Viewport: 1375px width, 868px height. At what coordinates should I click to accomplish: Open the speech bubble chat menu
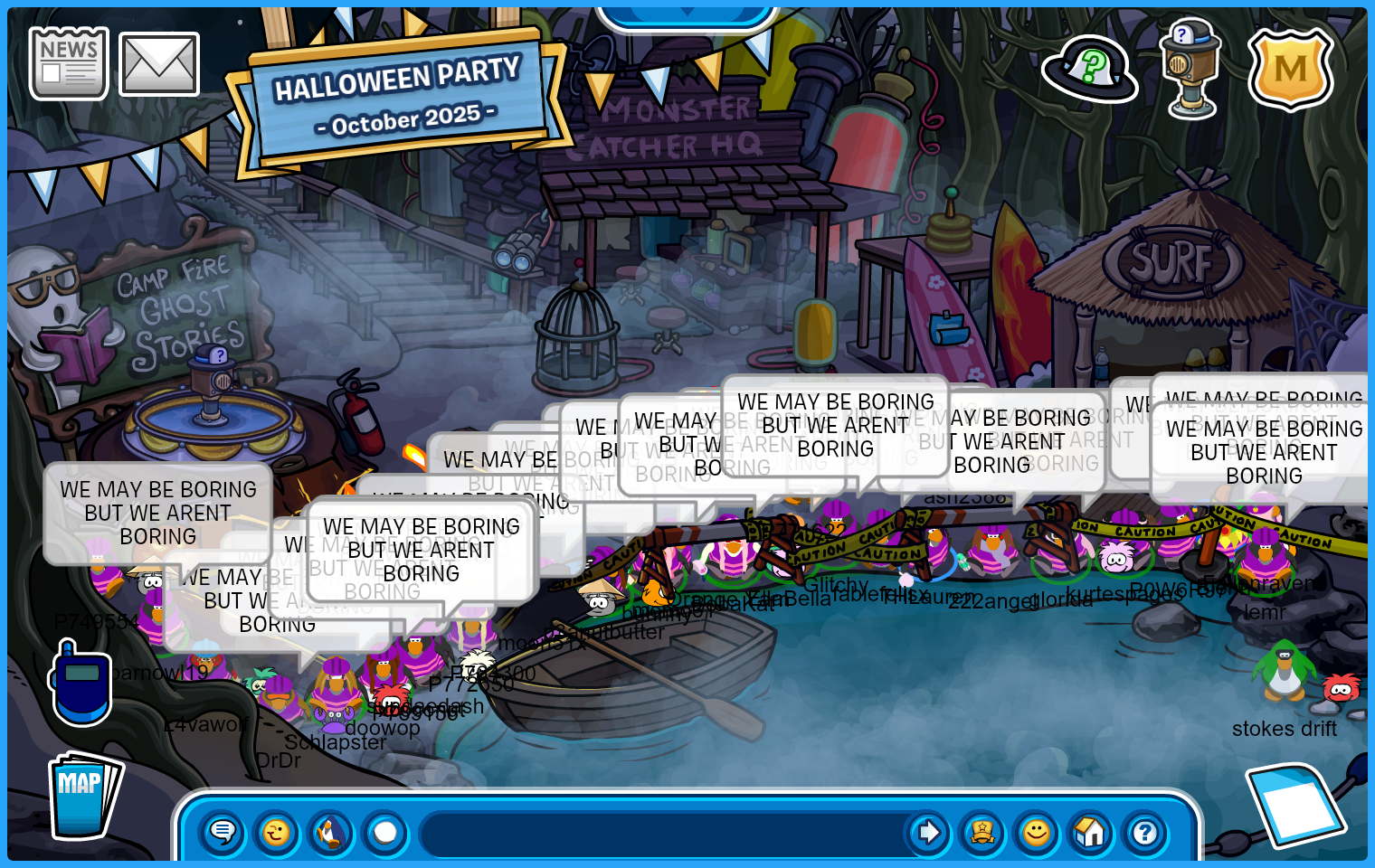point(223,832)
